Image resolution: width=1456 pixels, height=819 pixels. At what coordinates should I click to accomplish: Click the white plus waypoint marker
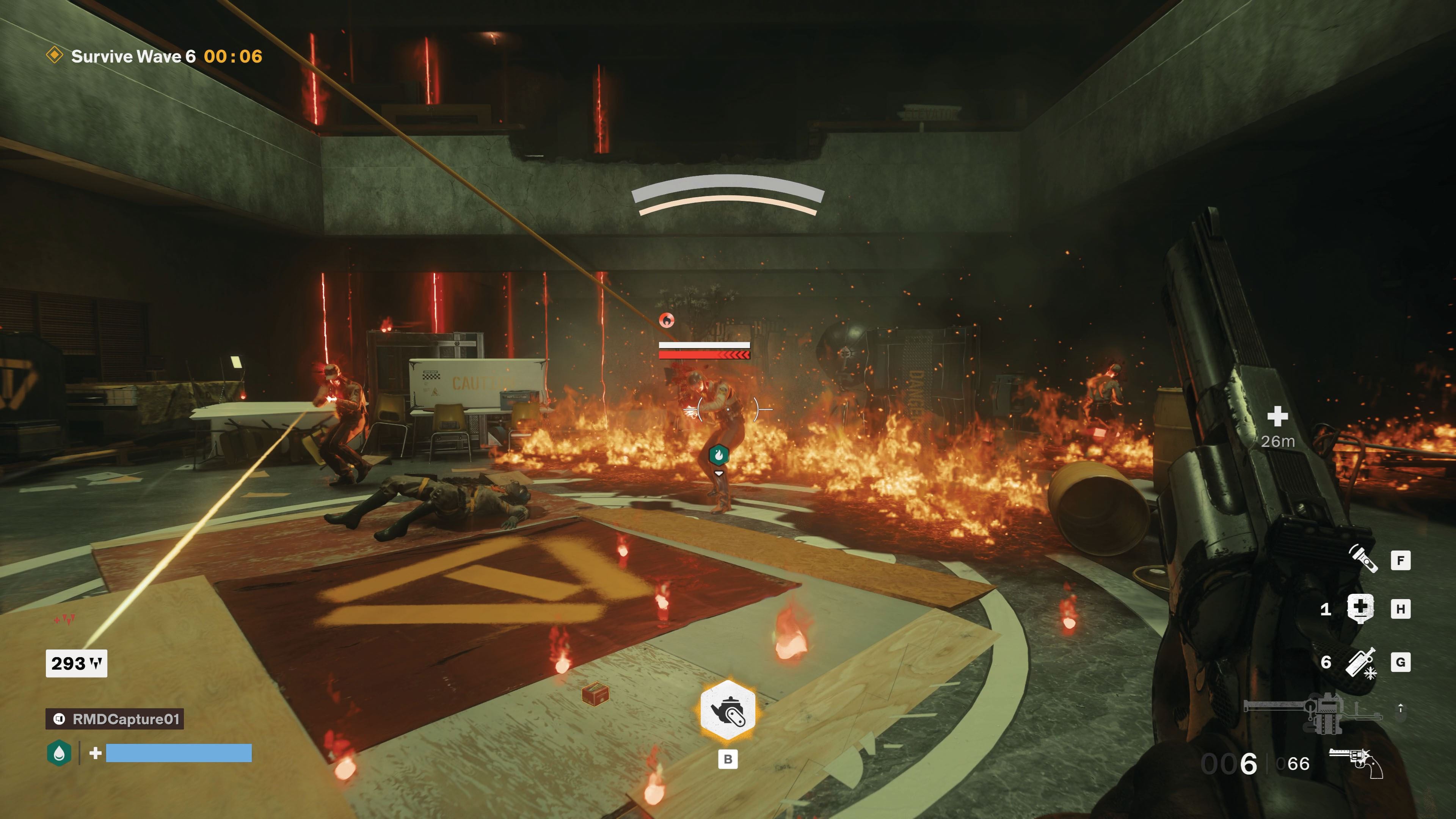[x=1277, y=417]
